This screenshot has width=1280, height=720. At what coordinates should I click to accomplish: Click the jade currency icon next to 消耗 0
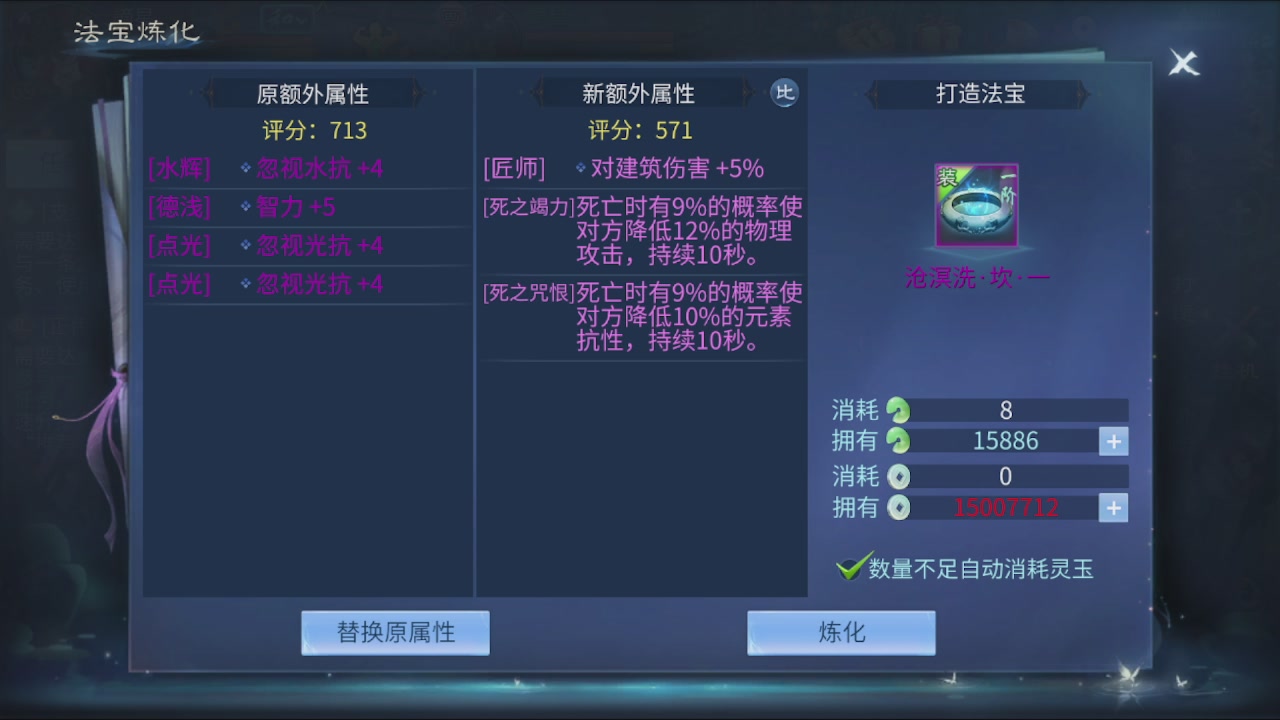click(x=898, y=476)
